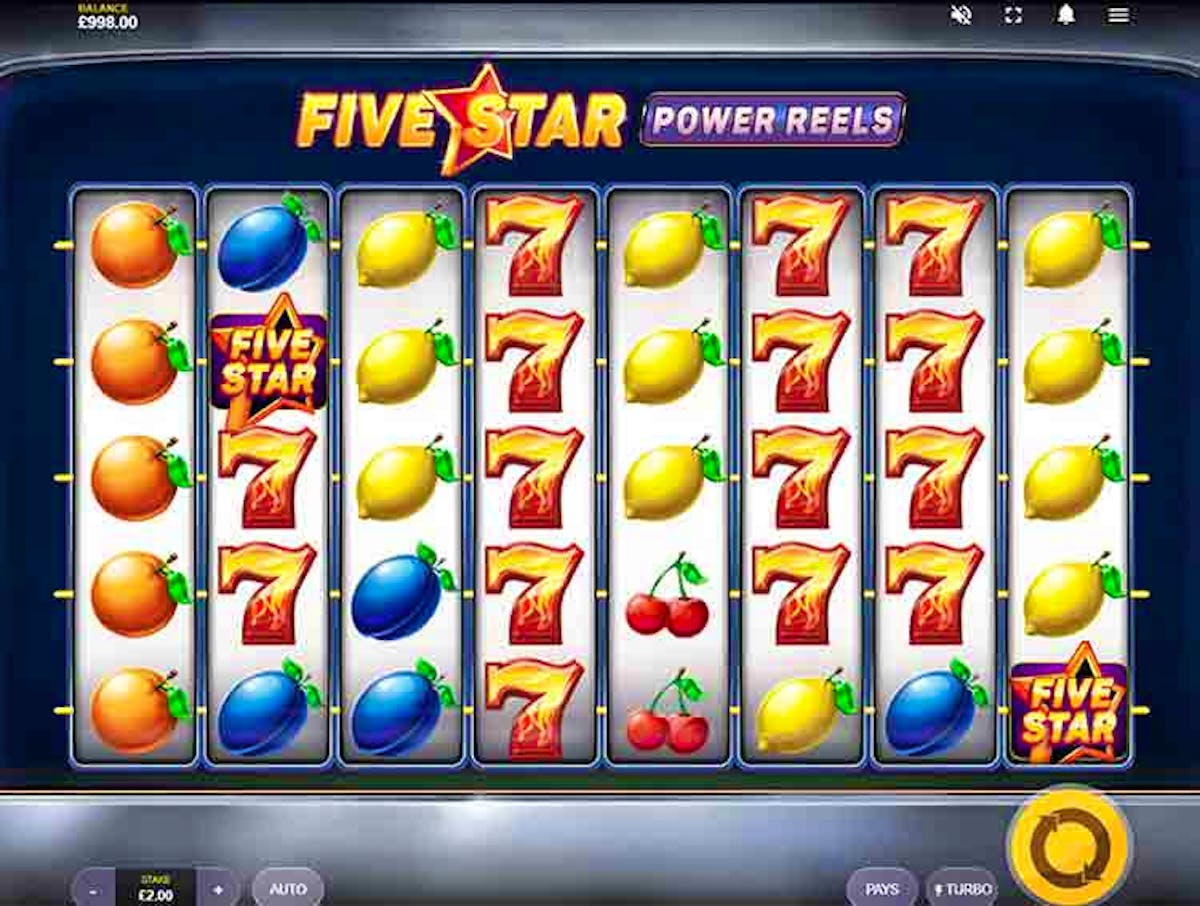Show the Pays table
This screenshot has width=1200, height=906.
(882, 888)
